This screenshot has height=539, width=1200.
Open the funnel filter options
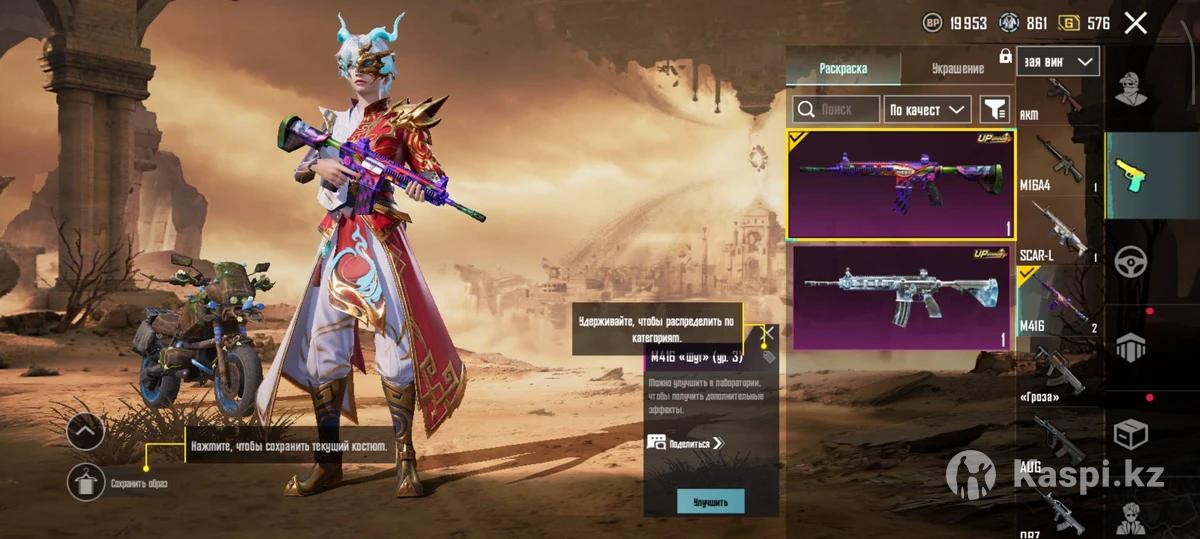994,109
